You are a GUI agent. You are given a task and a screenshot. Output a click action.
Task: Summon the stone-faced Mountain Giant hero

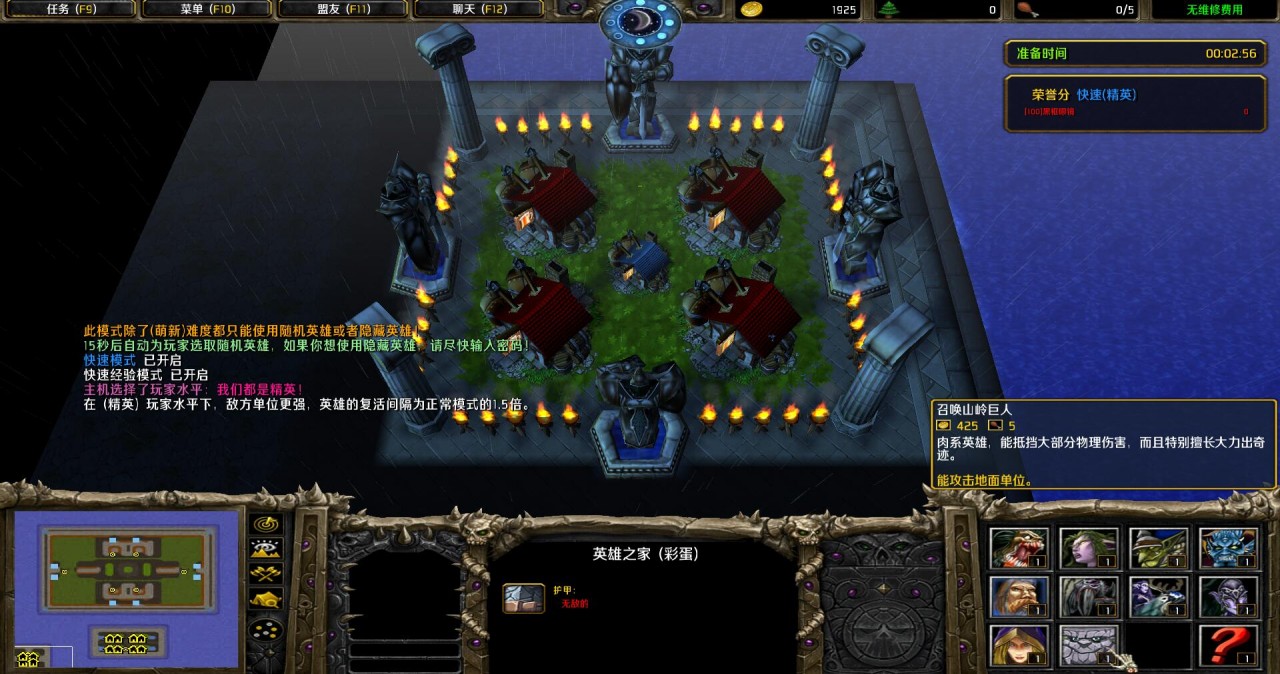point(1089,646)
